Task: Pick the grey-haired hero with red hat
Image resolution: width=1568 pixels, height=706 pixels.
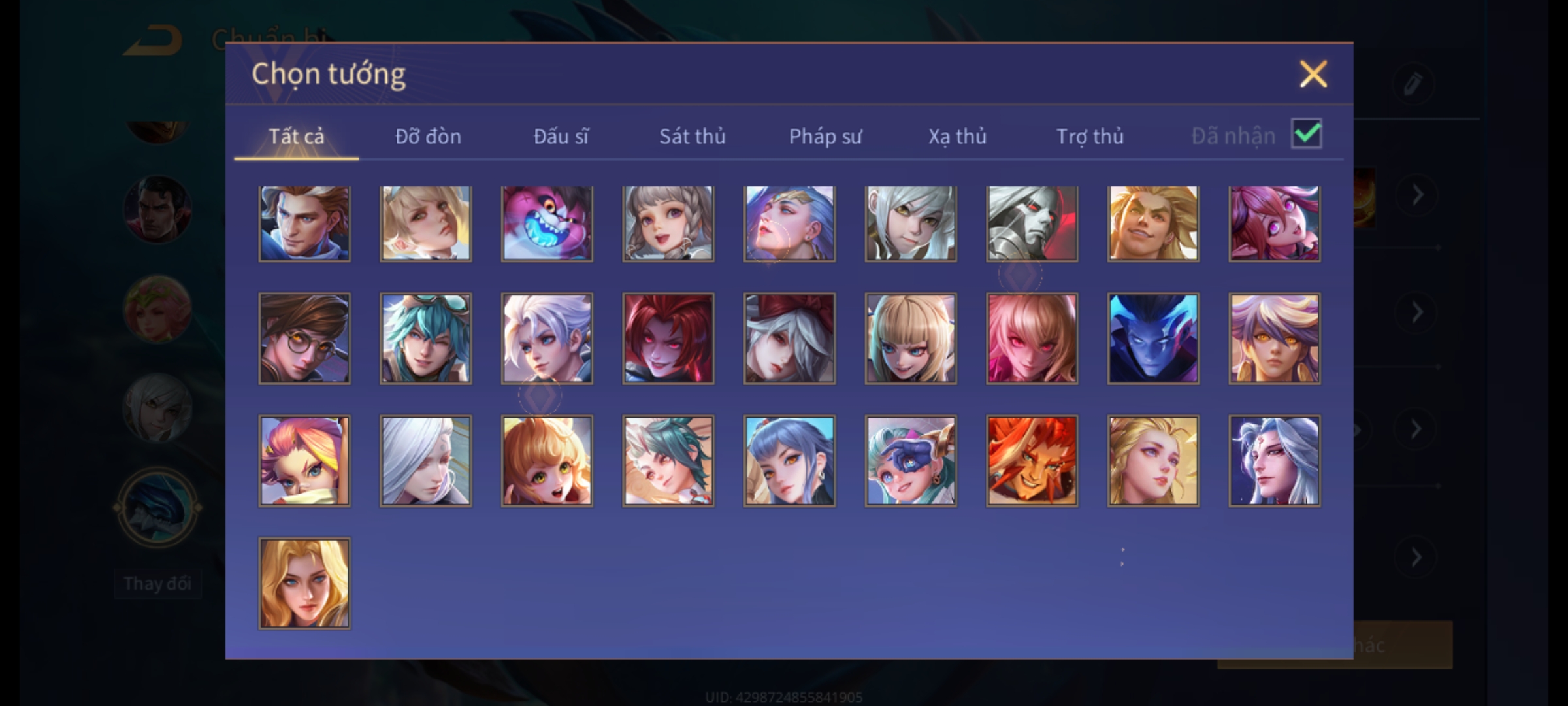Action: pyautogui.click(x=789, y=338)
